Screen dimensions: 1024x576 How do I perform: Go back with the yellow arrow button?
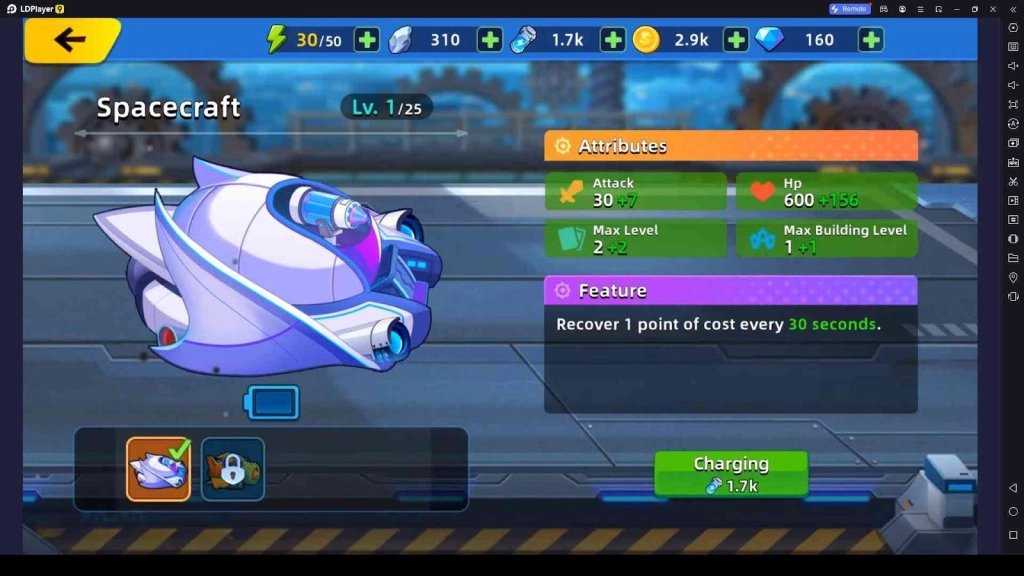coord(71,40)
